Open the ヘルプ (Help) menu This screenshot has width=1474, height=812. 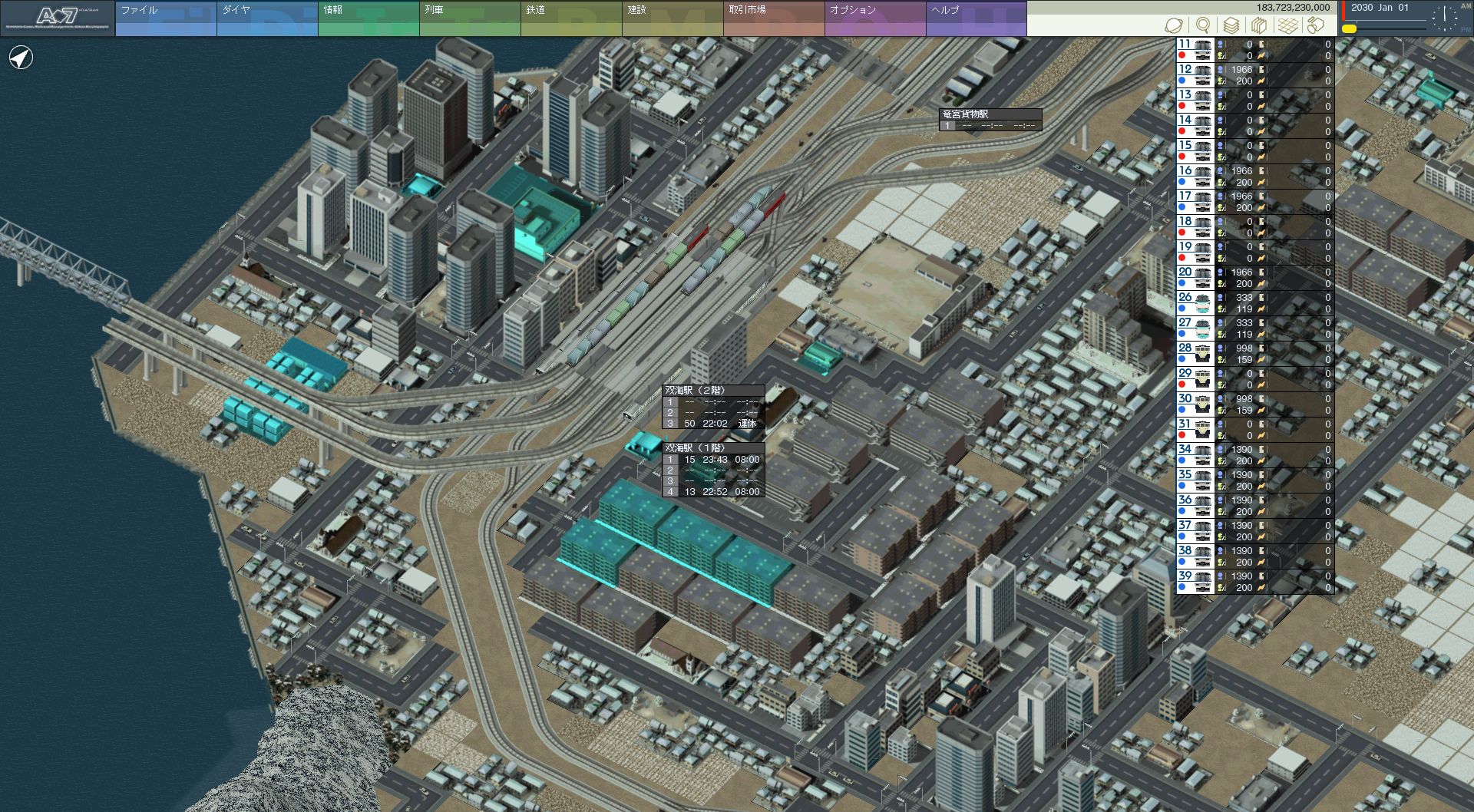(977, 18)
